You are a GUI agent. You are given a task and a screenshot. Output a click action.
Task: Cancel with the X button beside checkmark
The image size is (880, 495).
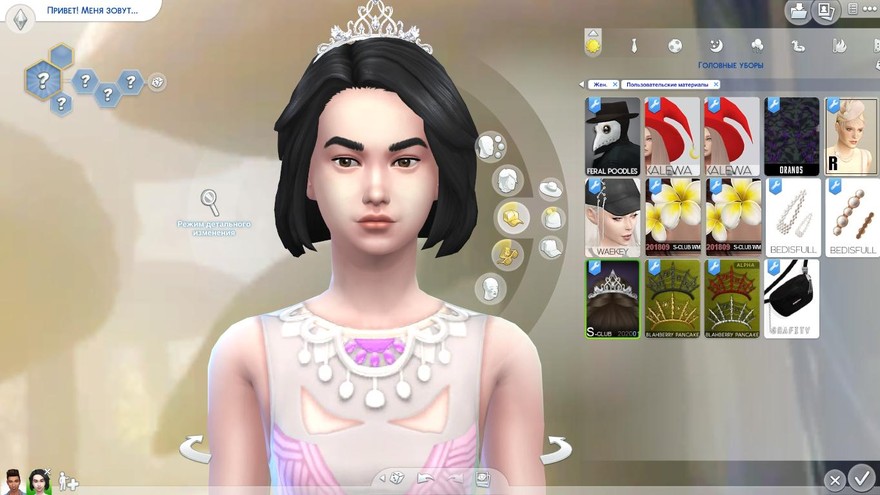point(834,481)
